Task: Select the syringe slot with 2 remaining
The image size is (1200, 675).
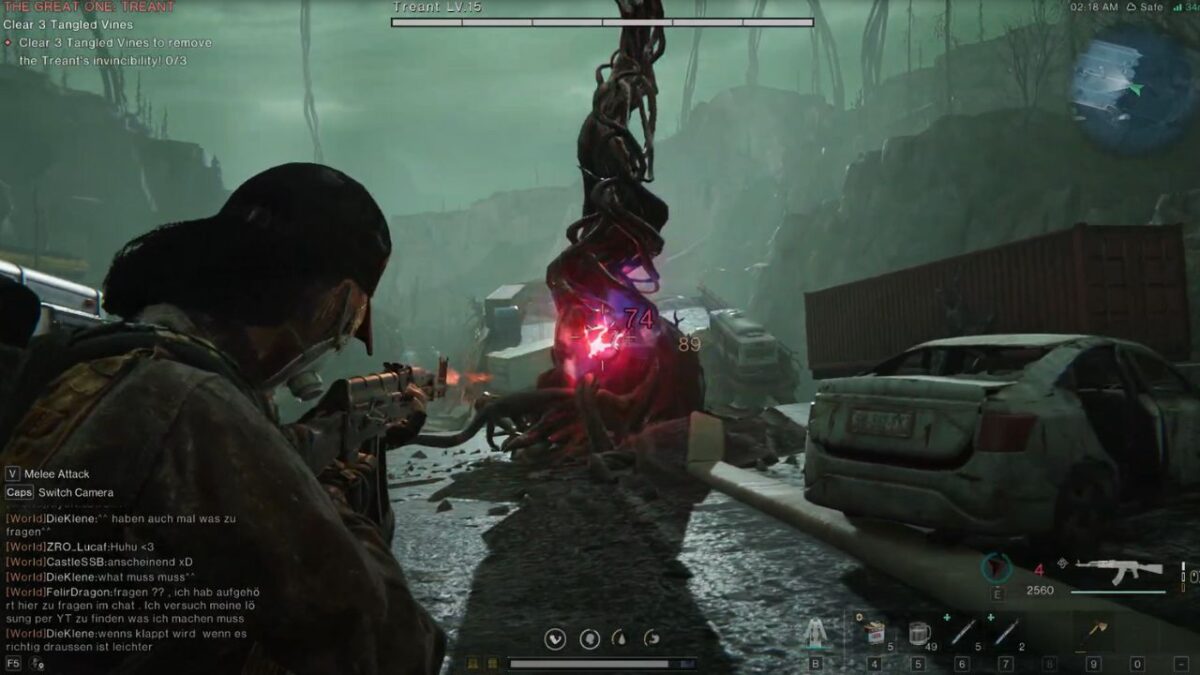Action: 1006,632
